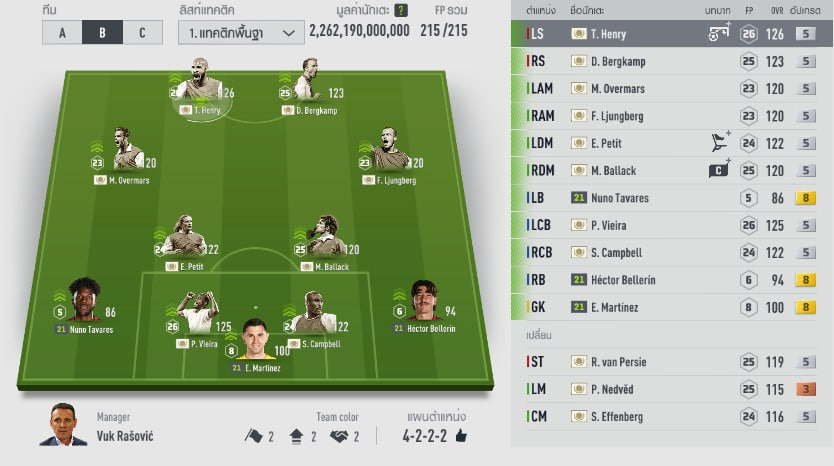
Task: Select team tab C
Action: pyautogui.click(x=142, y=32)
